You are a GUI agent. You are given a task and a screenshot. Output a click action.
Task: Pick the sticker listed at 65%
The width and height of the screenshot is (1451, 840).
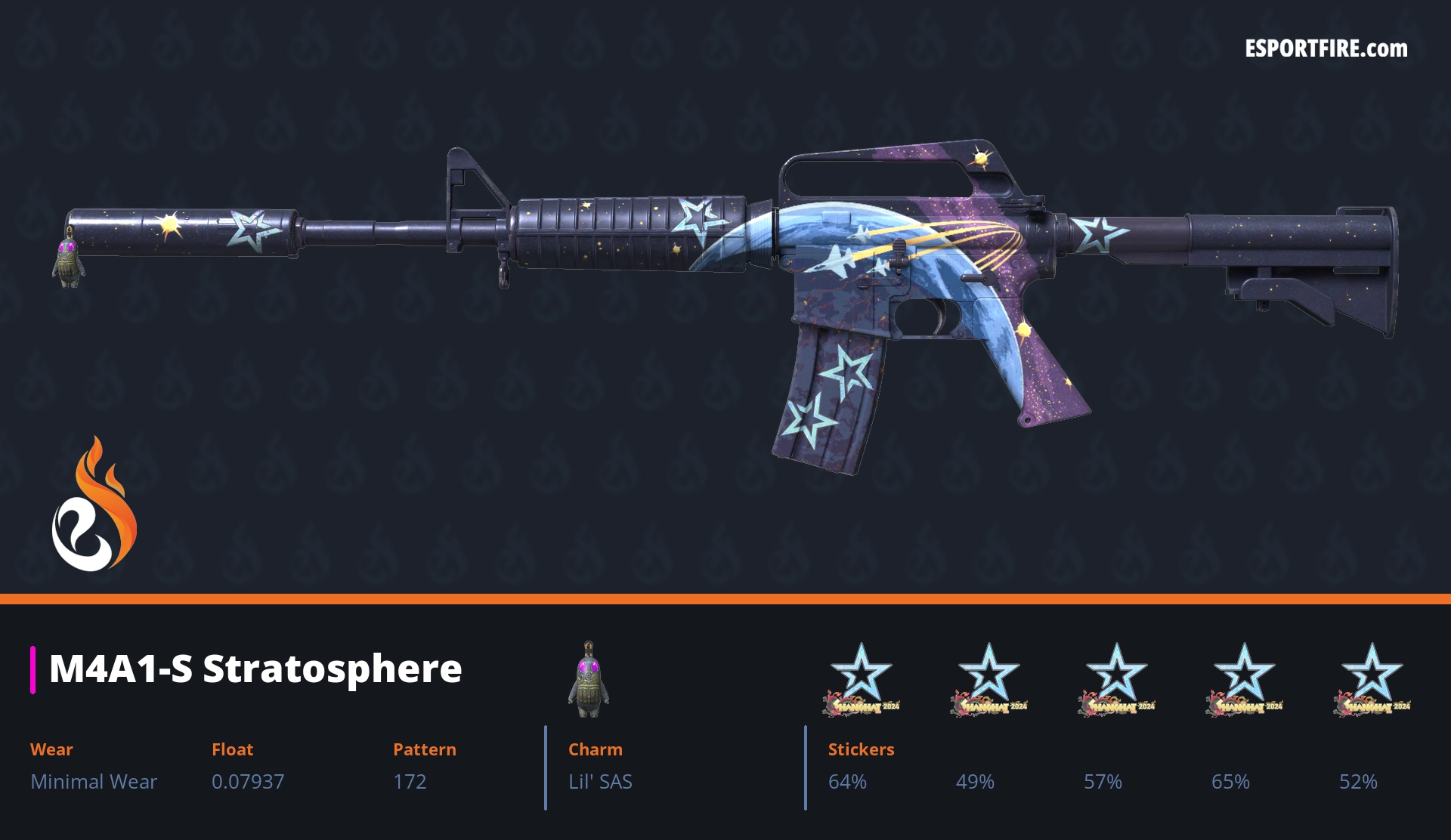(x=1244, y=680)
